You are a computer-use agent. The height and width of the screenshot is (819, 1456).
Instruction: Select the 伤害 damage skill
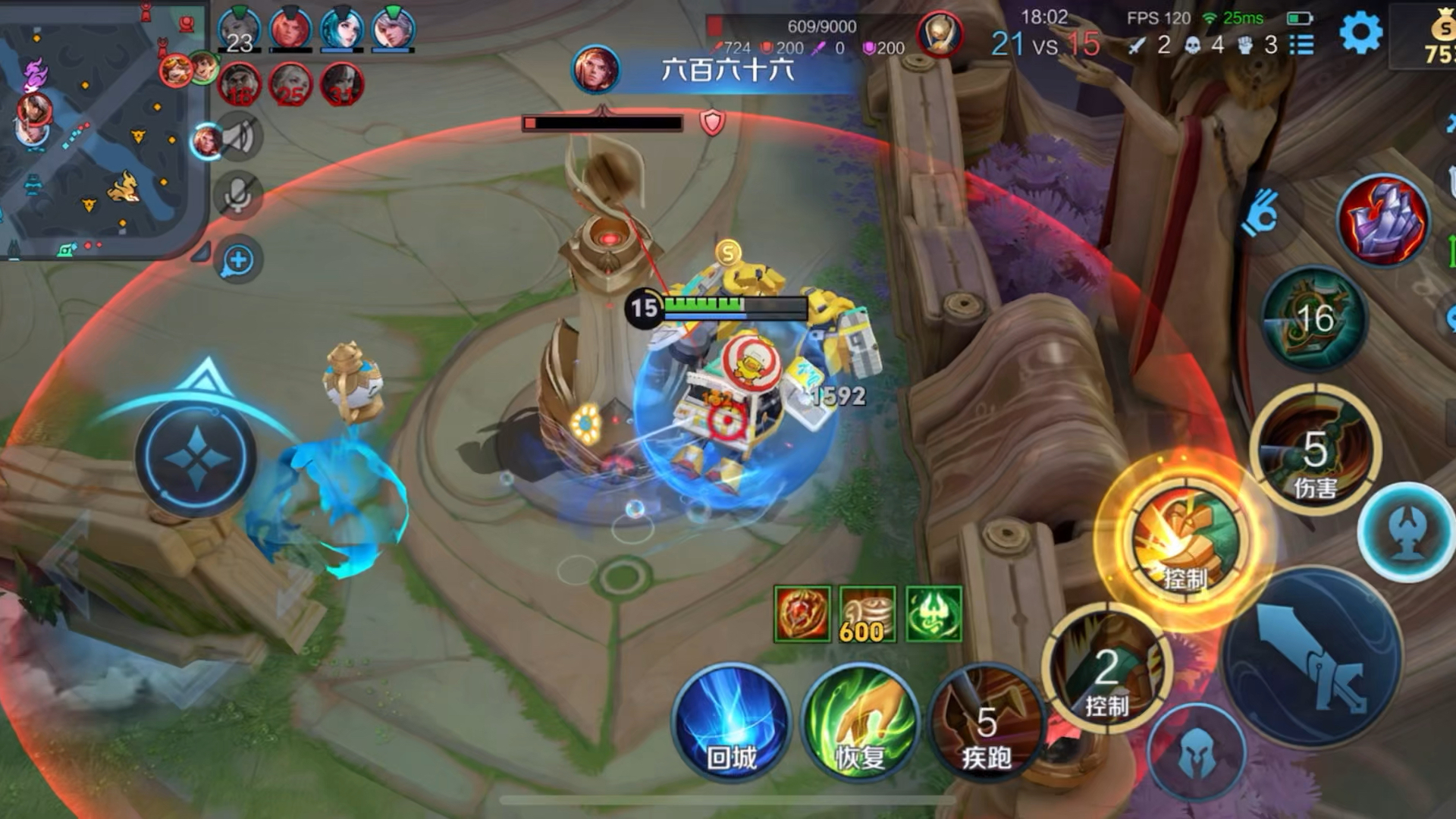(x=1315, y=451)
